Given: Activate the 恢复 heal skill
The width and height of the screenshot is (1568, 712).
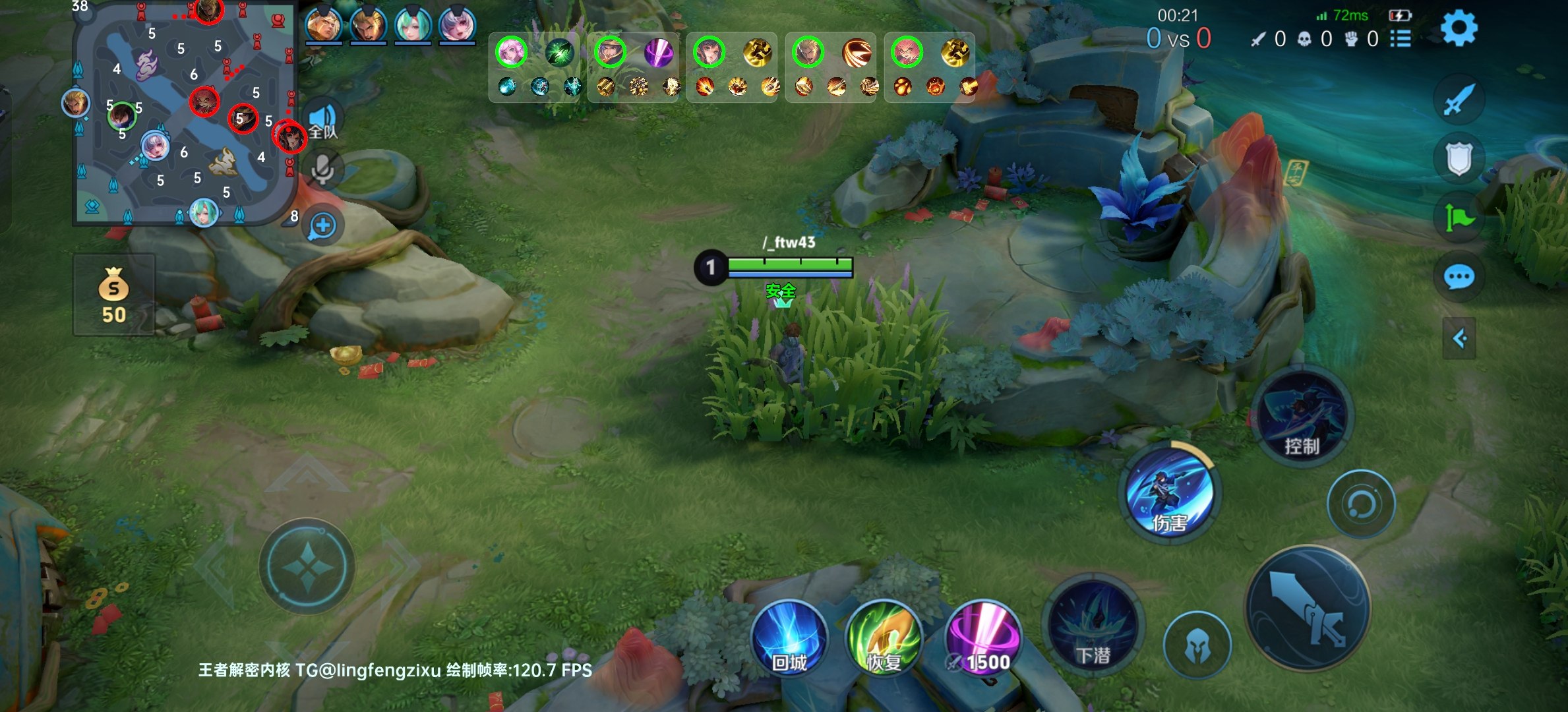Looking at the screenshot, I should click(884, 639).
